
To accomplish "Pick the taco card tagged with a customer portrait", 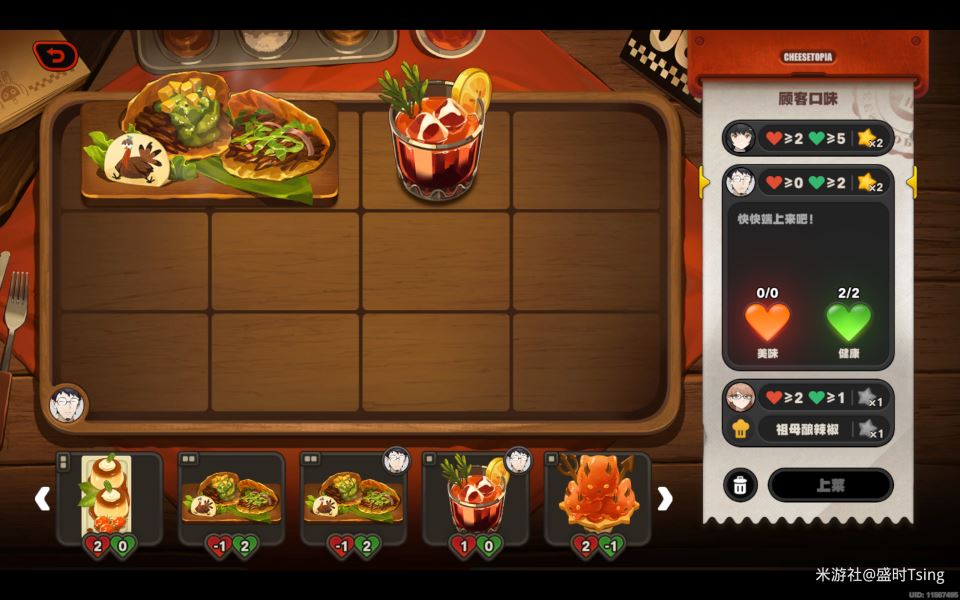I will (353, 498).
